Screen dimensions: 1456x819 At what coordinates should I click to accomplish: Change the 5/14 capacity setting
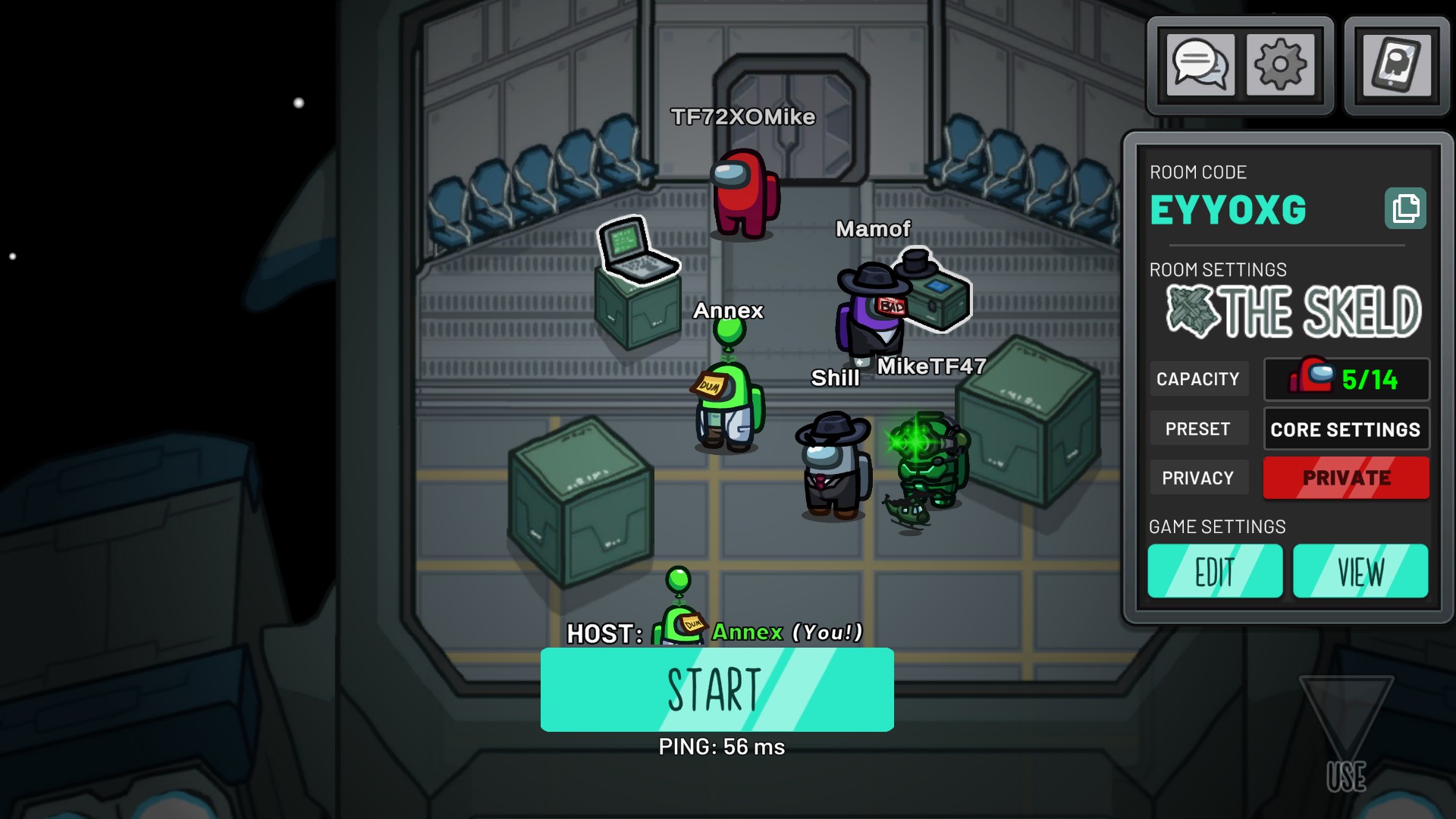(1346, 379)
